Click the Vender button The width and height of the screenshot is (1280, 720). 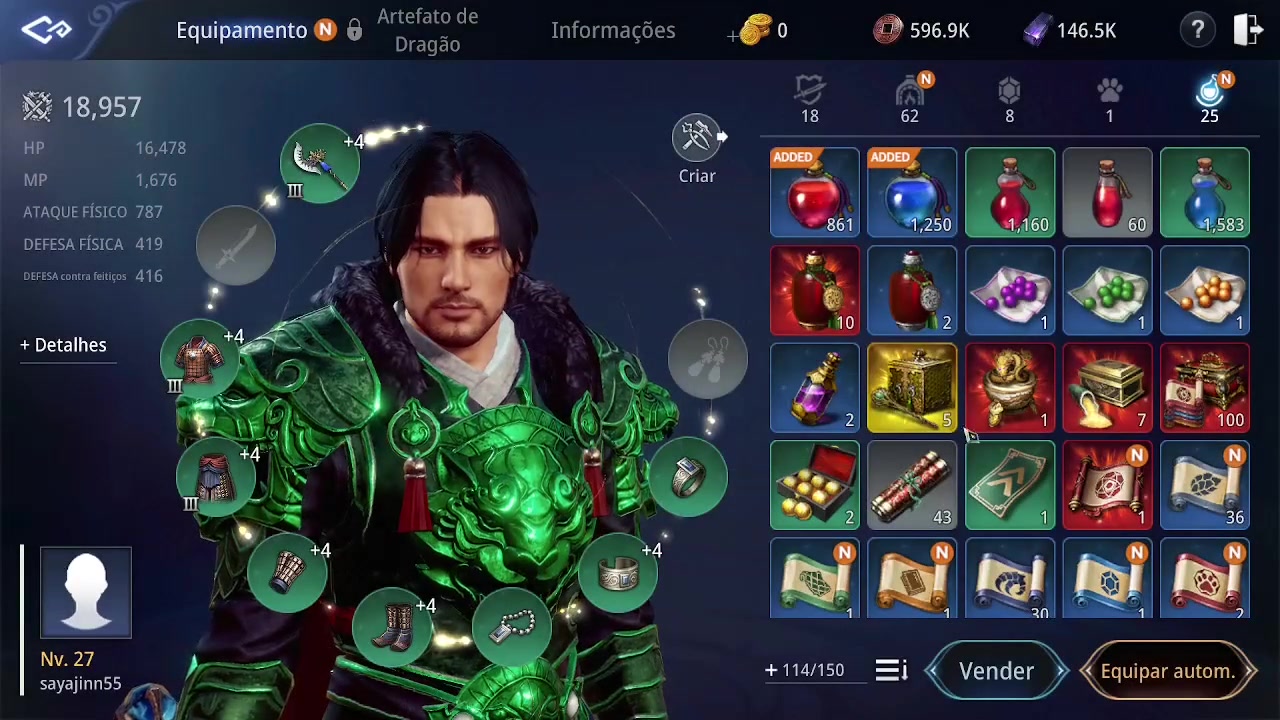coord(996,671)
